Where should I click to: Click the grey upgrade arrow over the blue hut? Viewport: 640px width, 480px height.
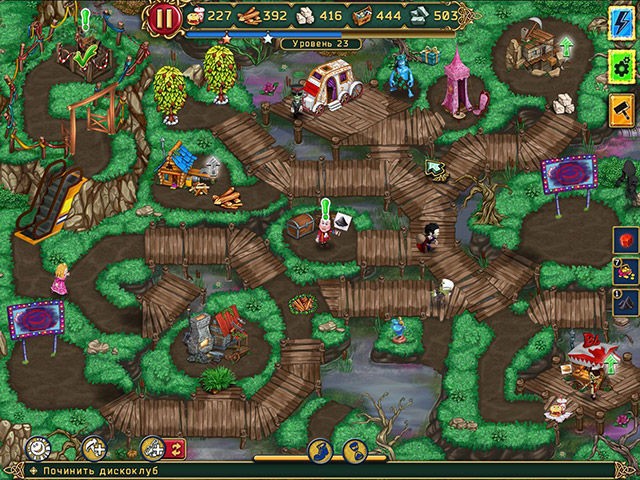(x=213, y=163)
